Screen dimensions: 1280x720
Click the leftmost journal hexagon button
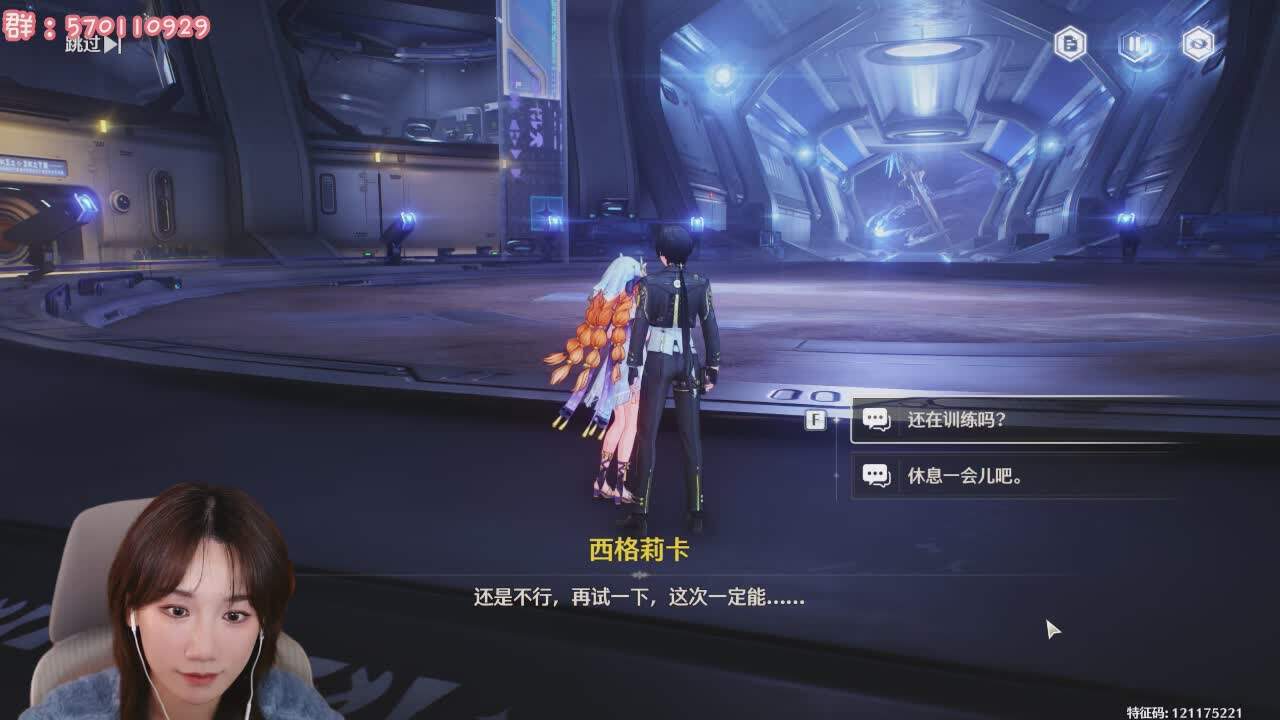coord(1069,45)
